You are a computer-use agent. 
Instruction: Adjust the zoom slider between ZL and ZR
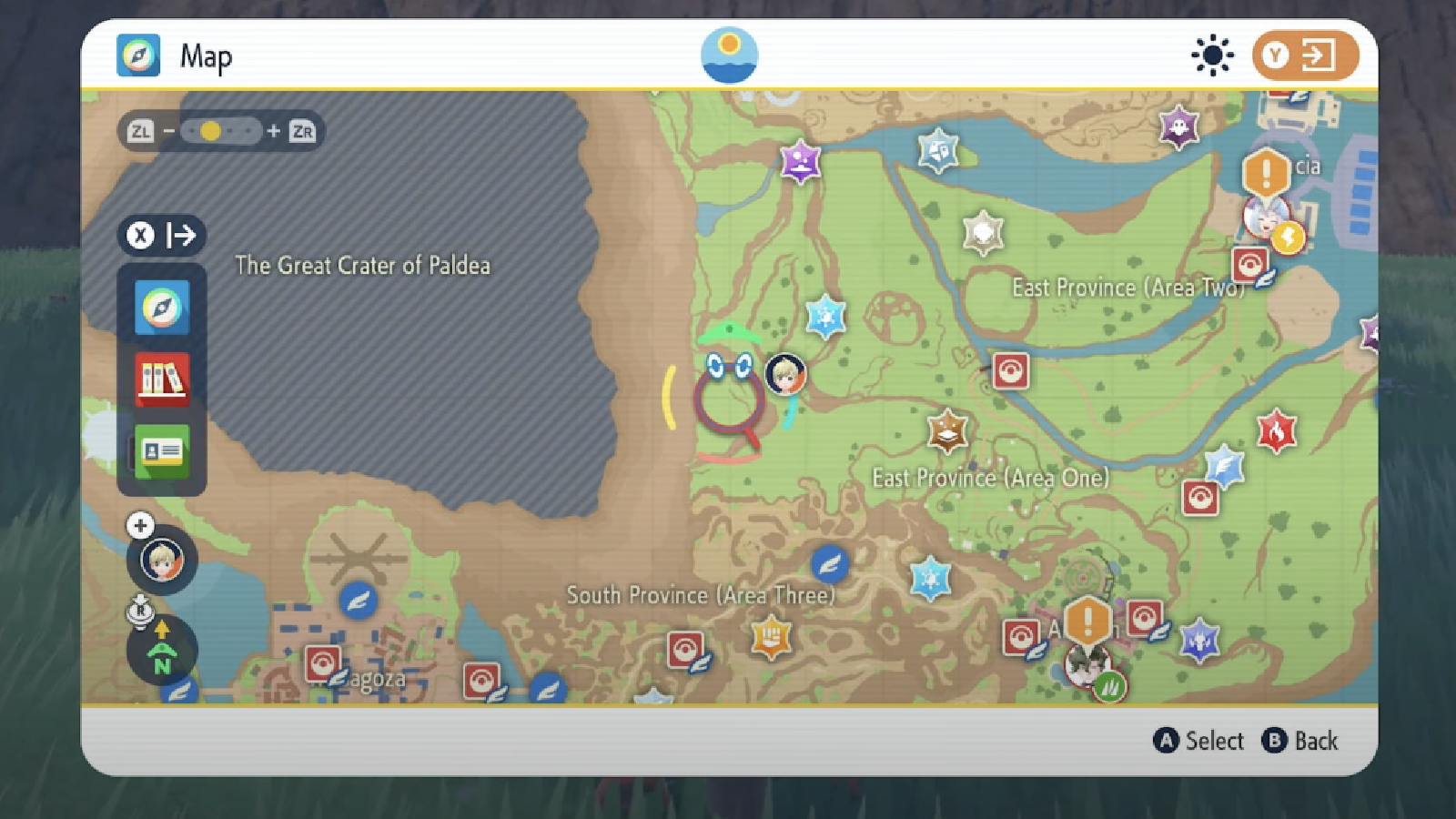pos(211,132)
